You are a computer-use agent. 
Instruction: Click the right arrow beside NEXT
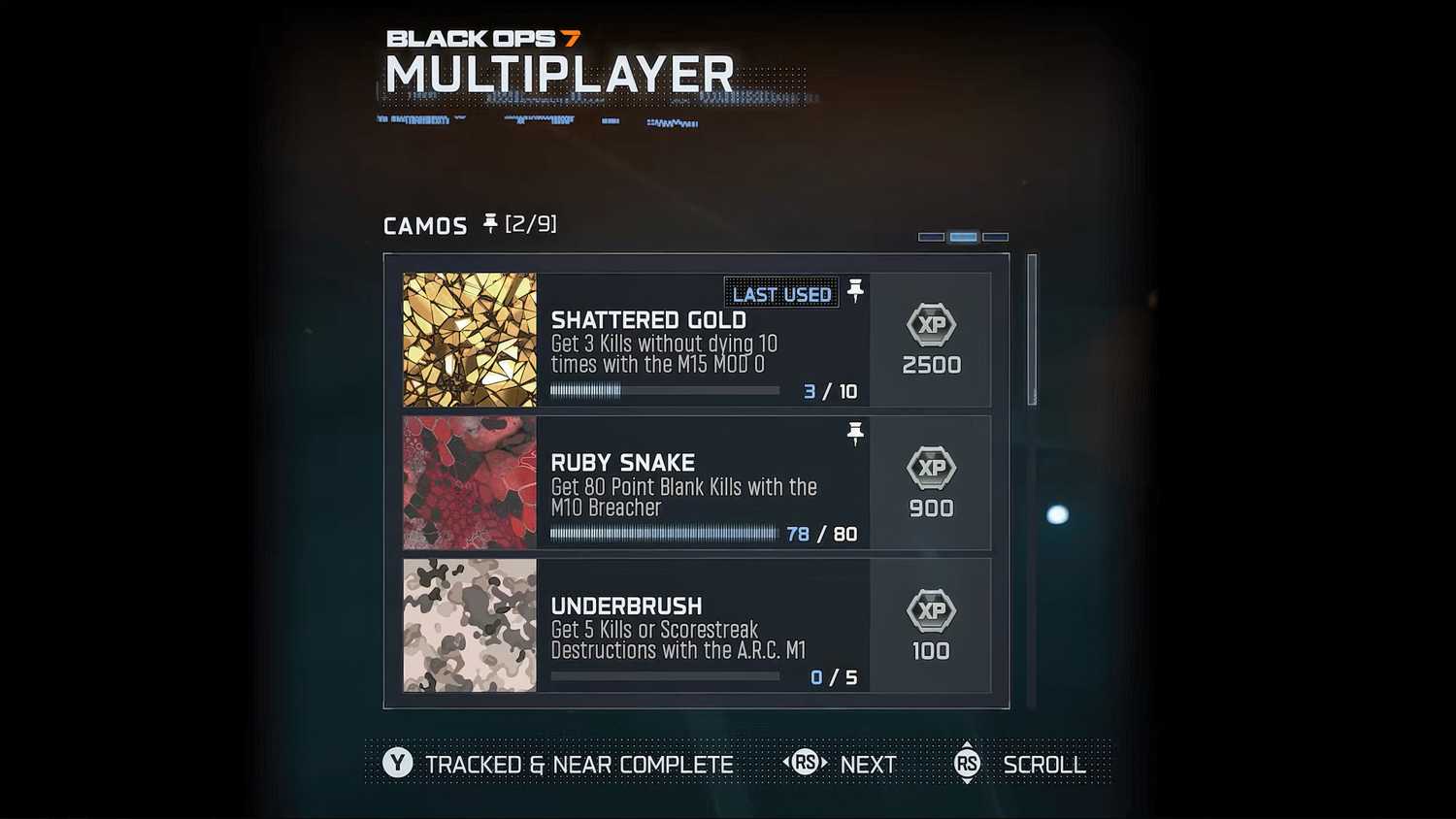click(822, 764)
